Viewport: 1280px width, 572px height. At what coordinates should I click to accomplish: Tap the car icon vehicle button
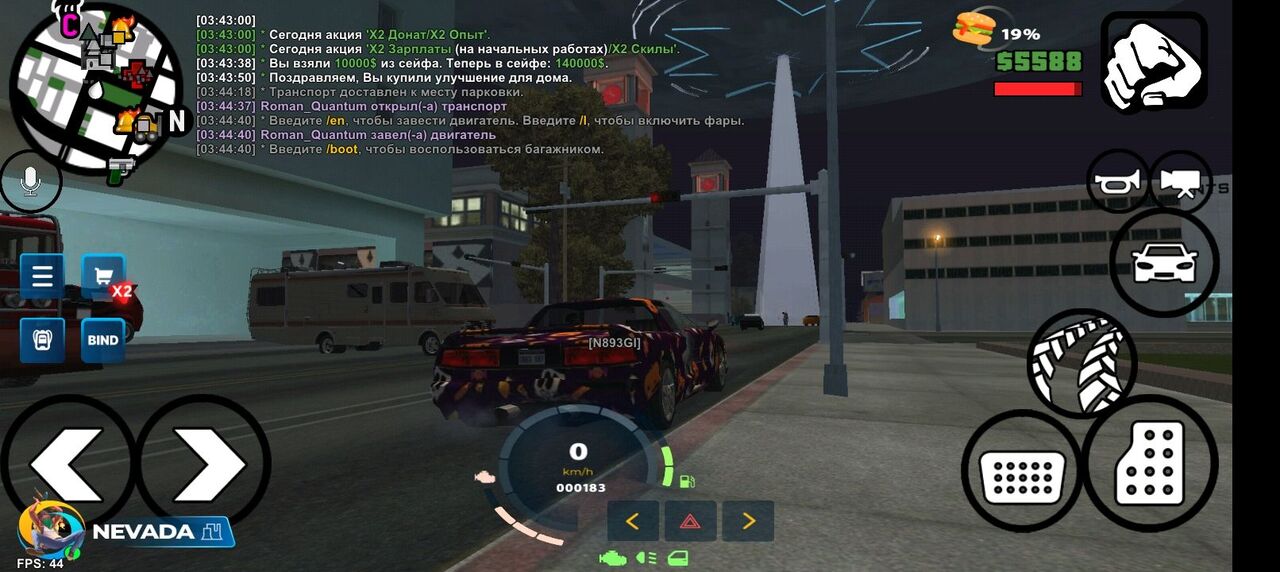1164,263
